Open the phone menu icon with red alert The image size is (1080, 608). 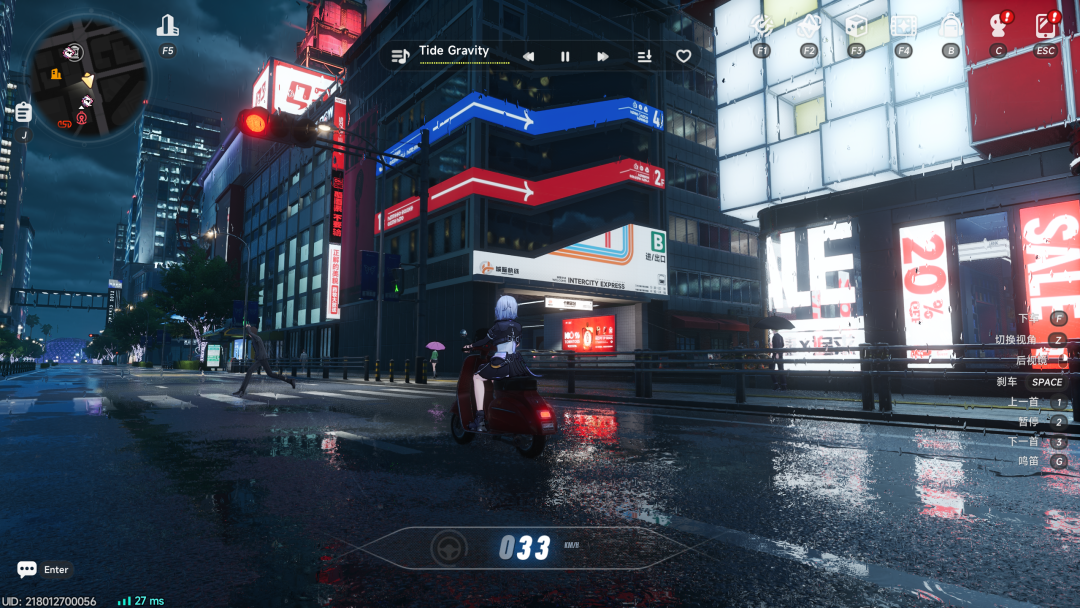[x=1045, y=25]
